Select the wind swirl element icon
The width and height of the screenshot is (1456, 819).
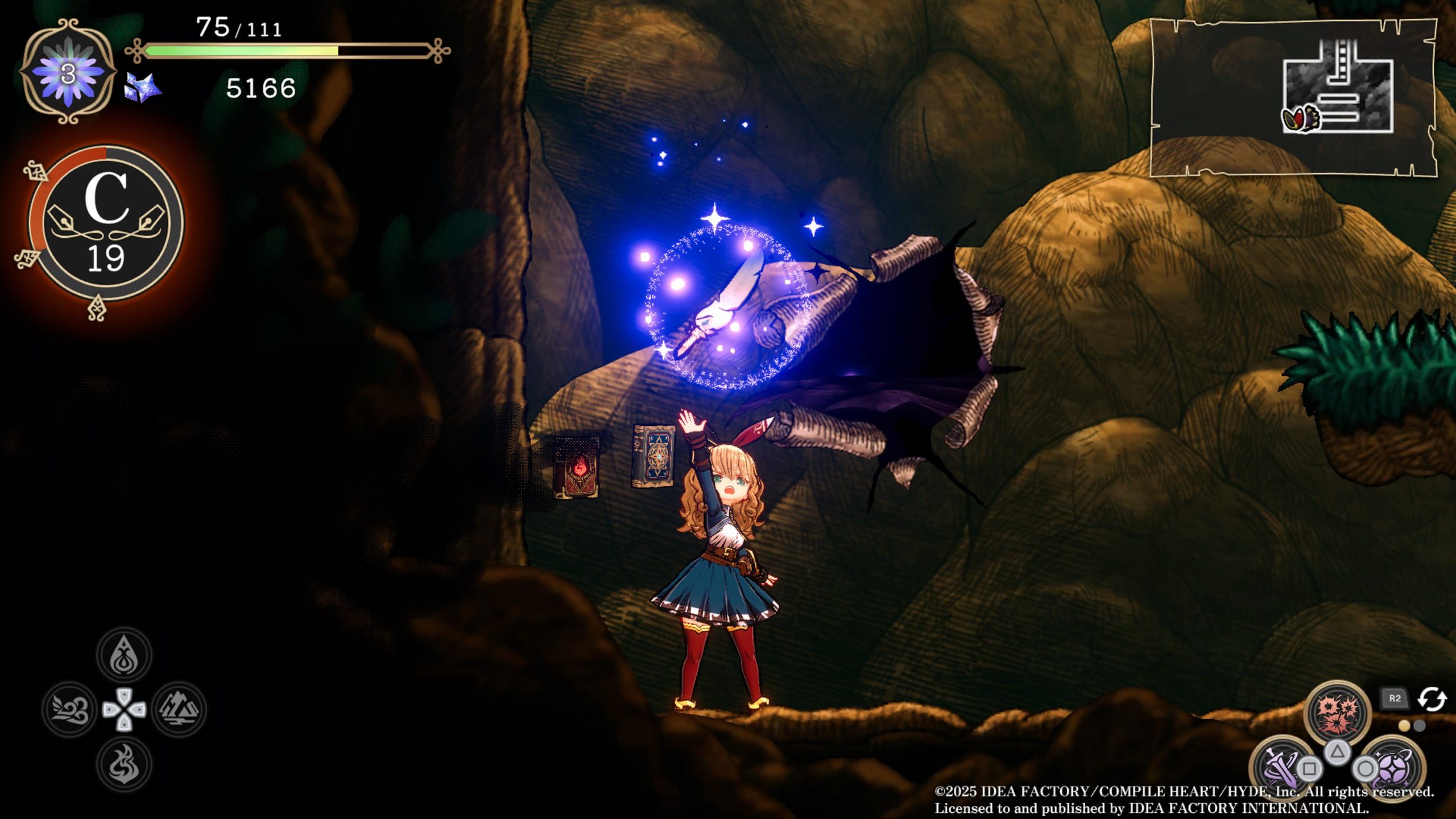(x=69, y=709)
